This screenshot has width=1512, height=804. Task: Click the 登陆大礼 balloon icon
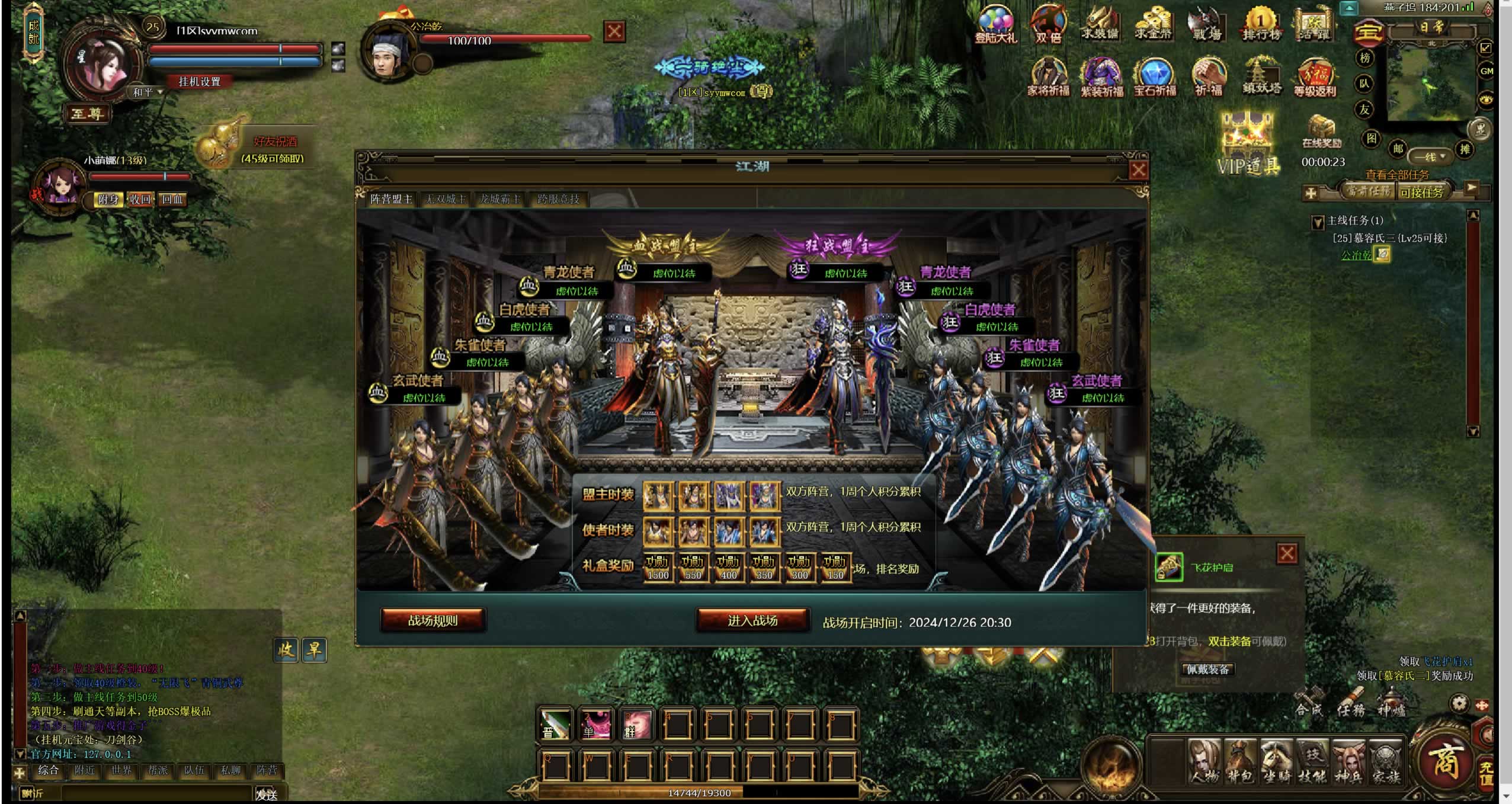(x=995, y=25)
